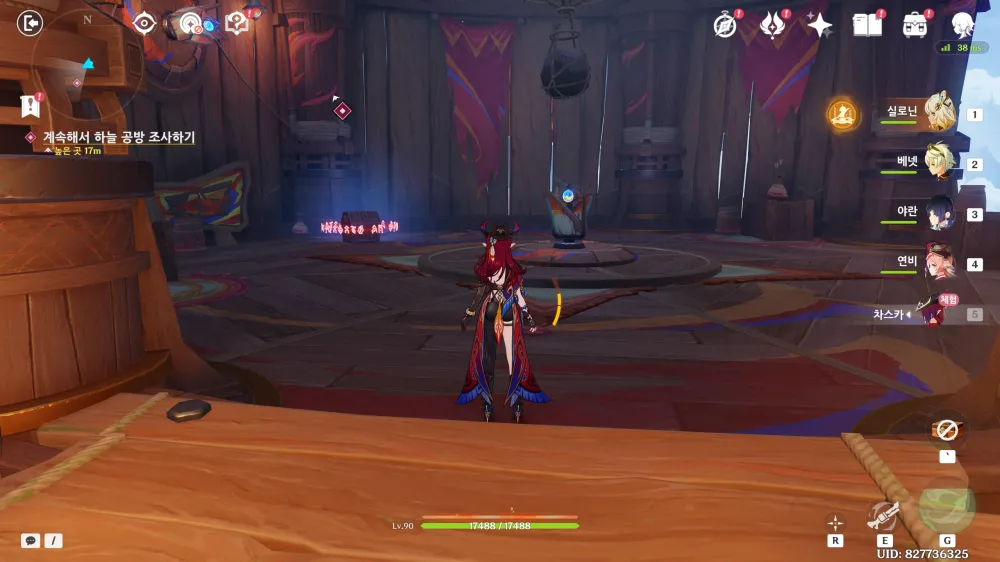Open the adventurer handbook book icon
This screenshot has height=562, width=1000.
point(867,25)
